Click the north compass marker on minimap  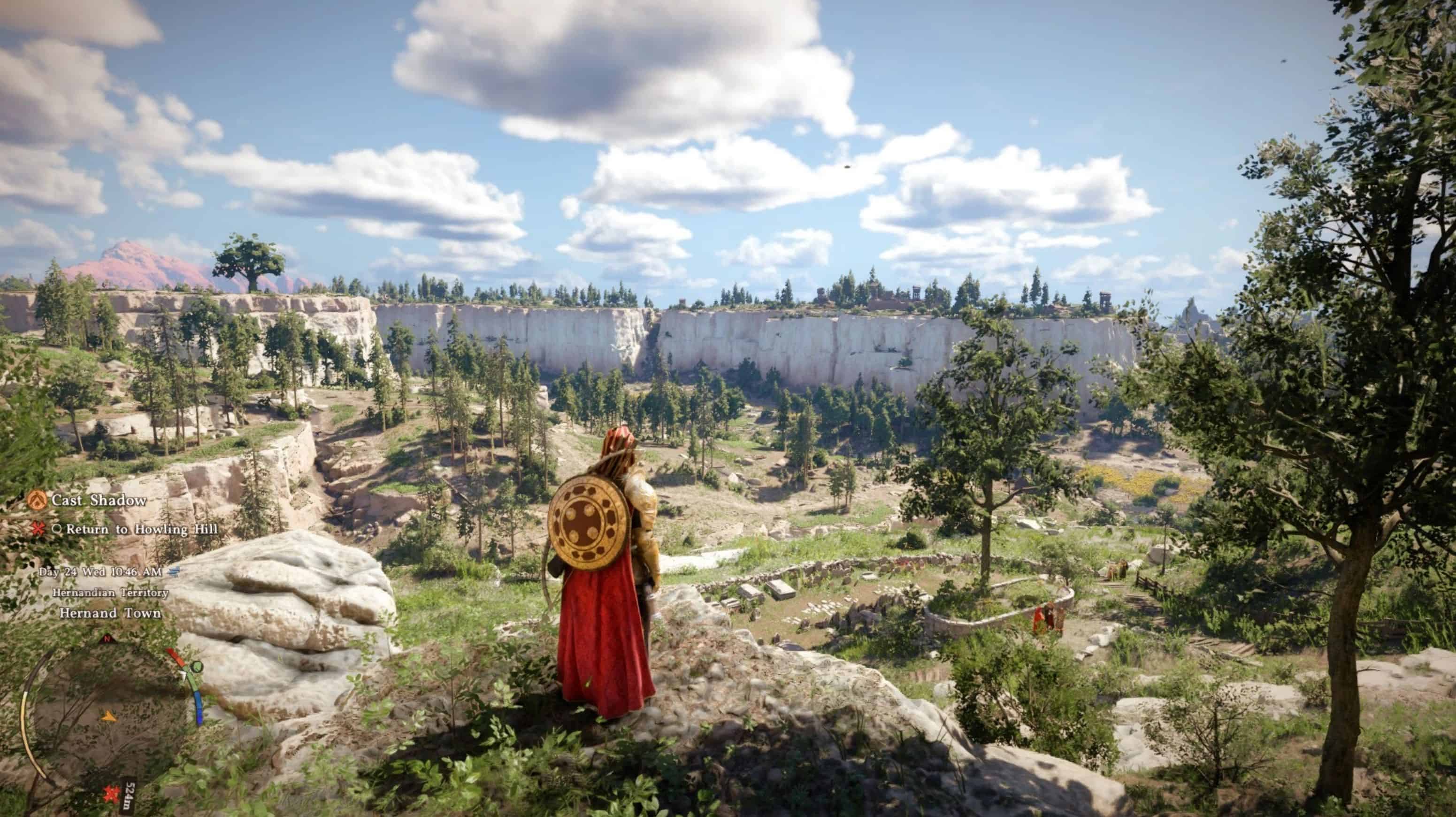pos(105,639)
